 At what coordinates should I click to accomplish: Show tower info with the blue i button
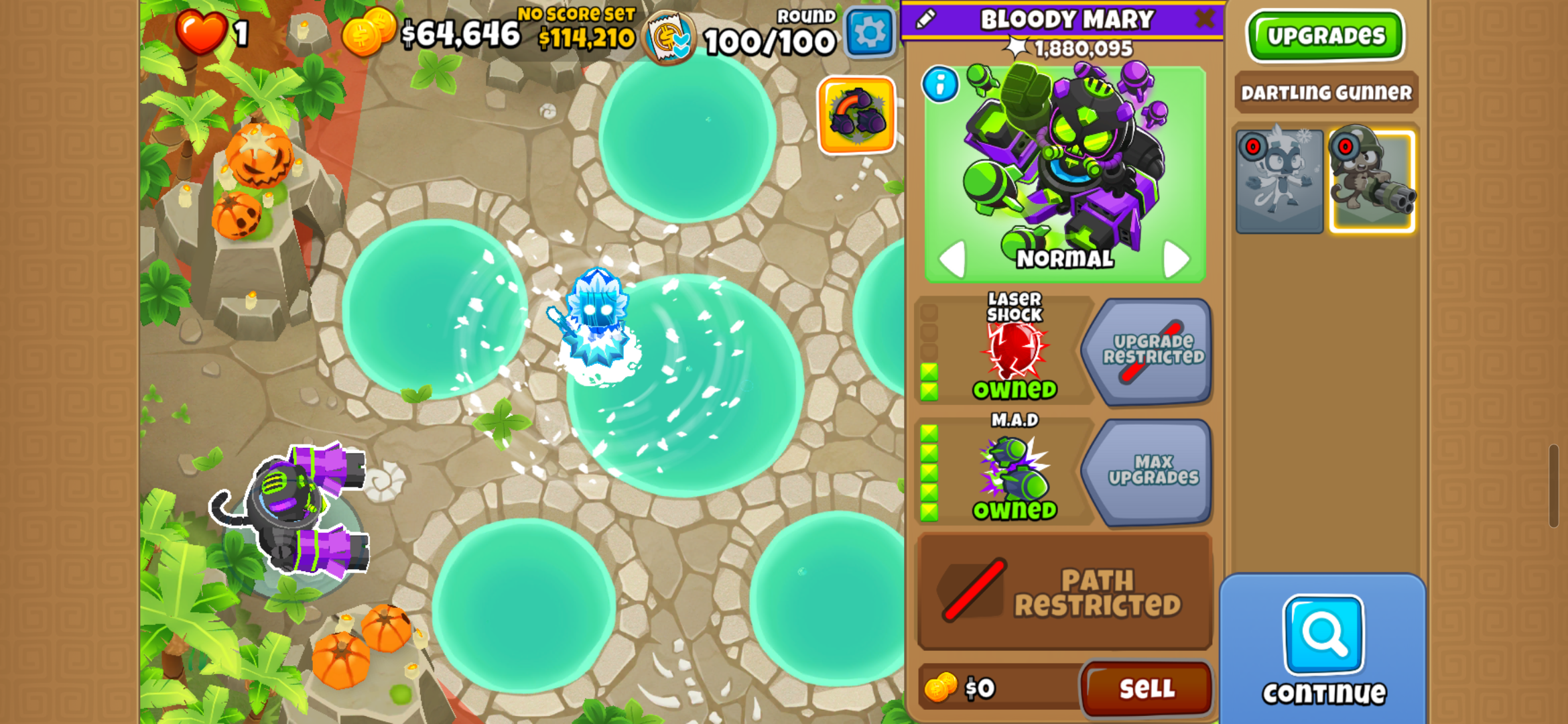(940, 84)
